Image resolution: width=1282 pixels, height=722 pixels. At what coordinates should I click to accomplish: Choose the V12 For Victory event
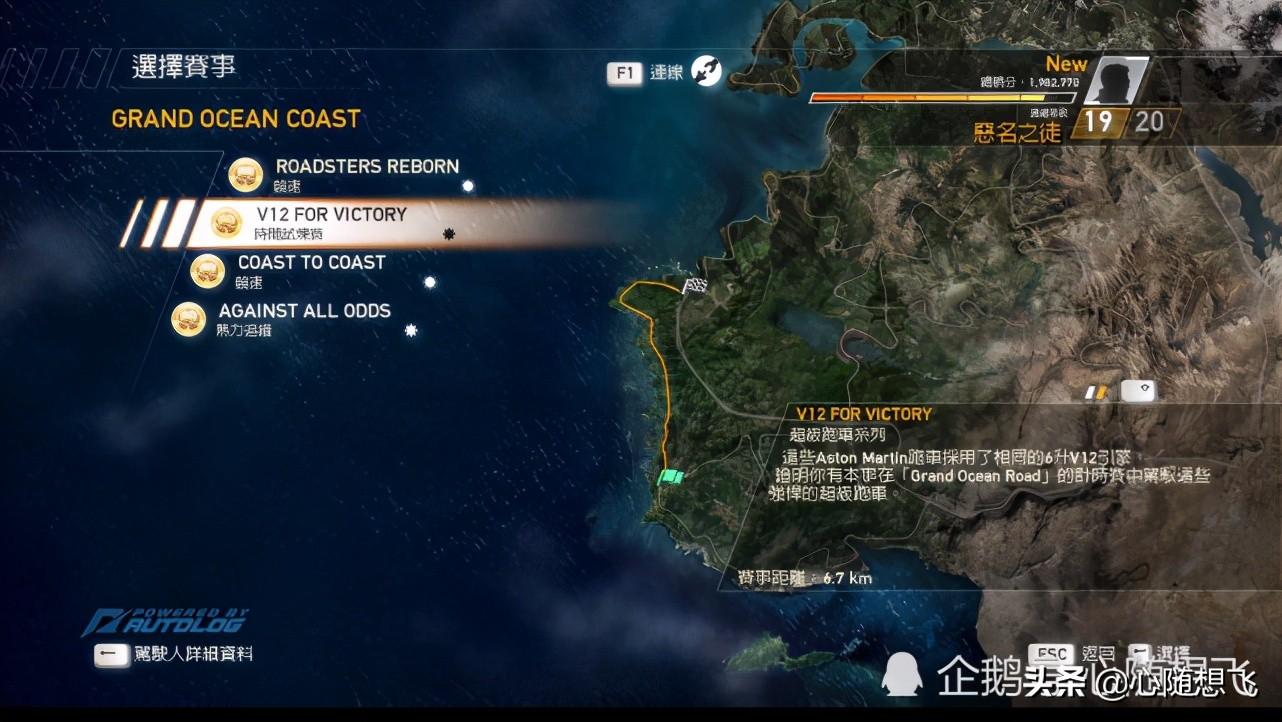click(x=331, y=215)
